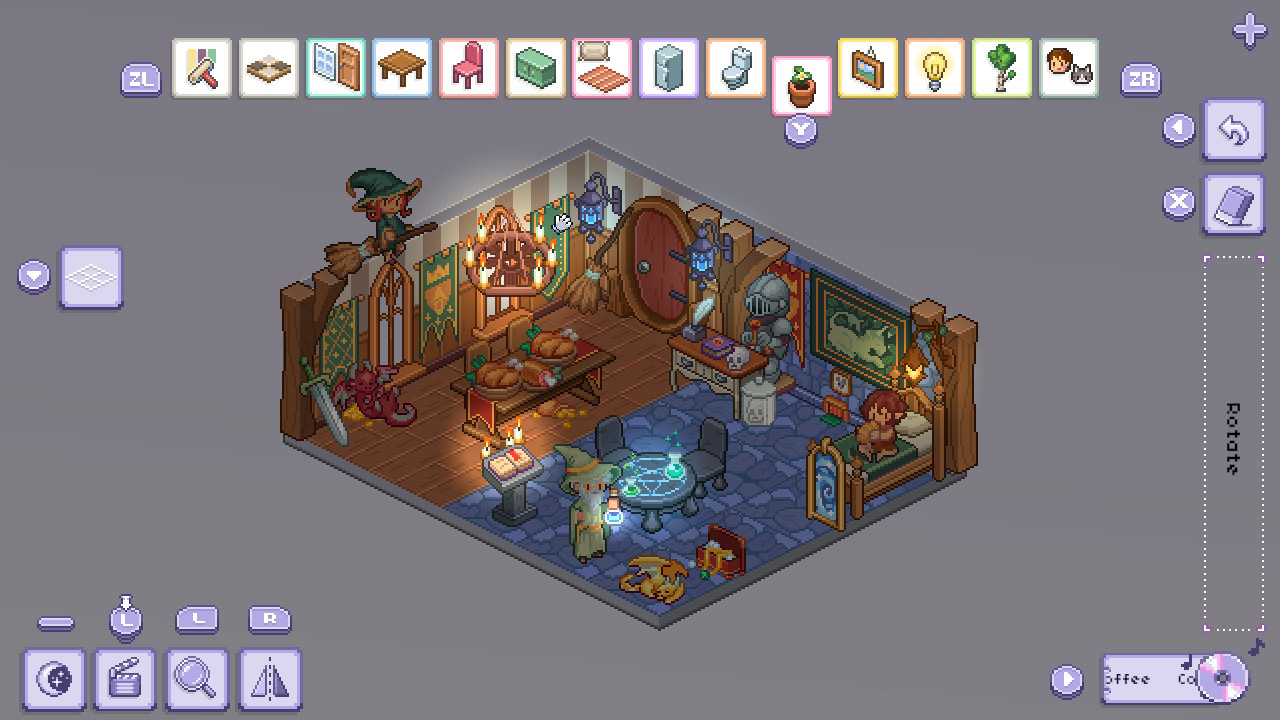The height and width of the screenshot is (720, 1280).
Task: Switch to the bathroom fixtures tab
Action: coord(734,68)
